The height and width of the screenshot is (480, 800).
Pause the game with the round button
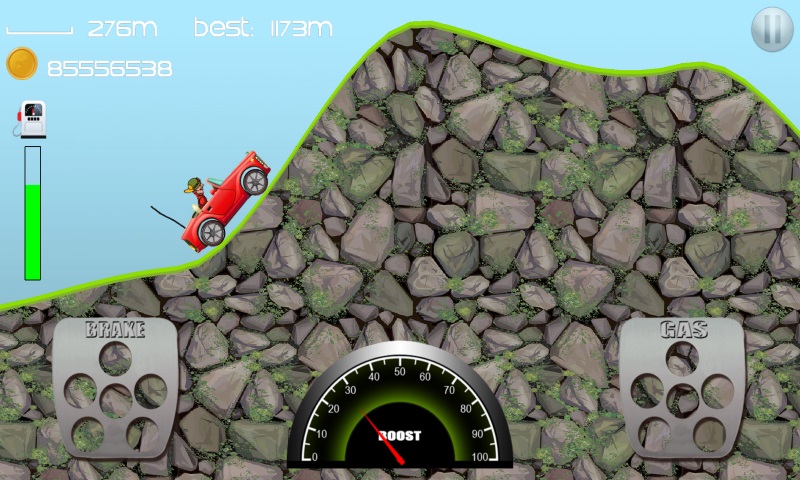click(771, 28)
